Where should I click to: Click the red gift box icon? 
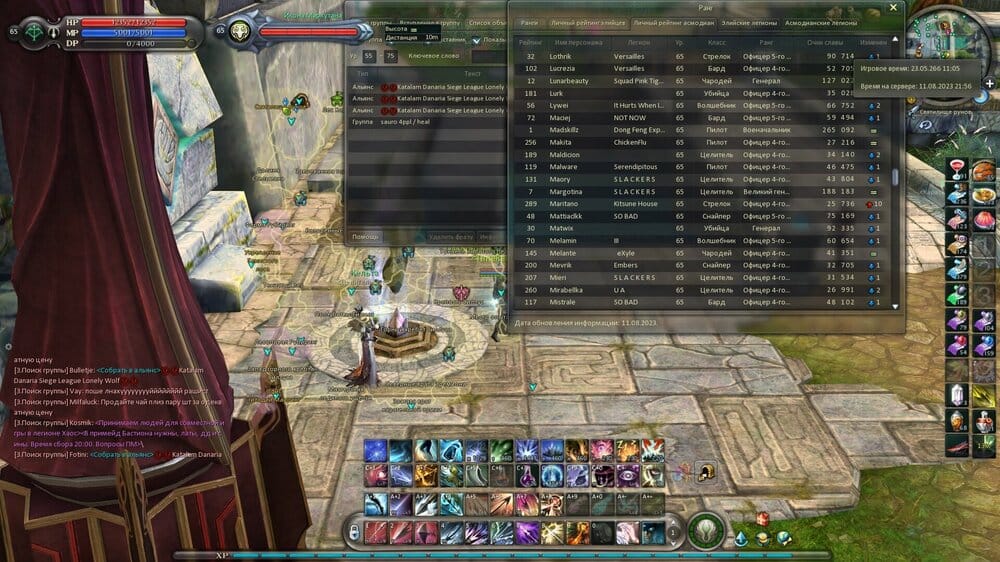coord(762,518)
